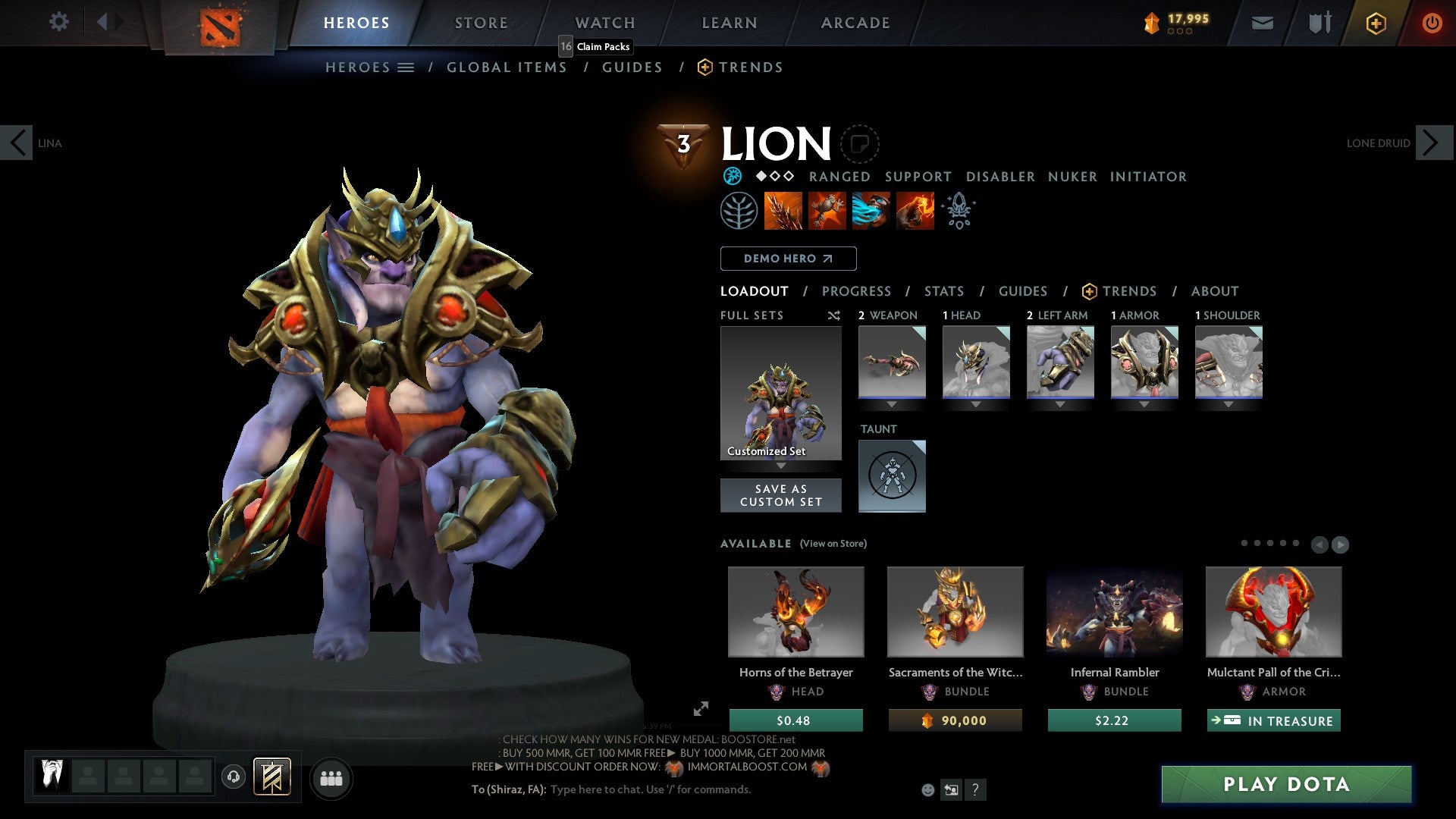Image resolution: width=1456 pixels, height=819 pixels.
Task: Show Lion's Stats tab
Action: pyautogui.click(x=944, y=291)
